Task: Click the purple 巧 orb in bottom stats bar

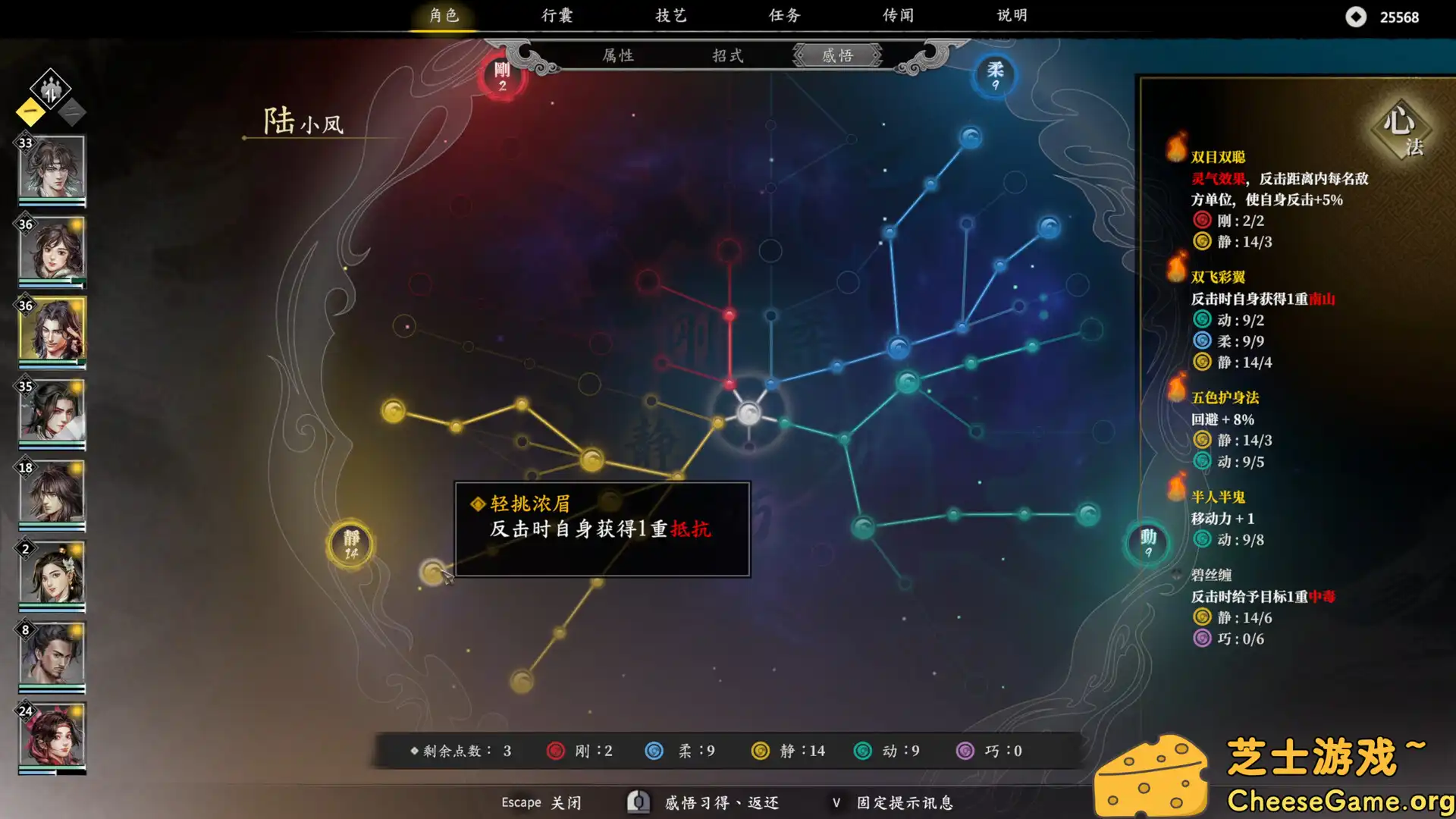Action: (966, 751)
